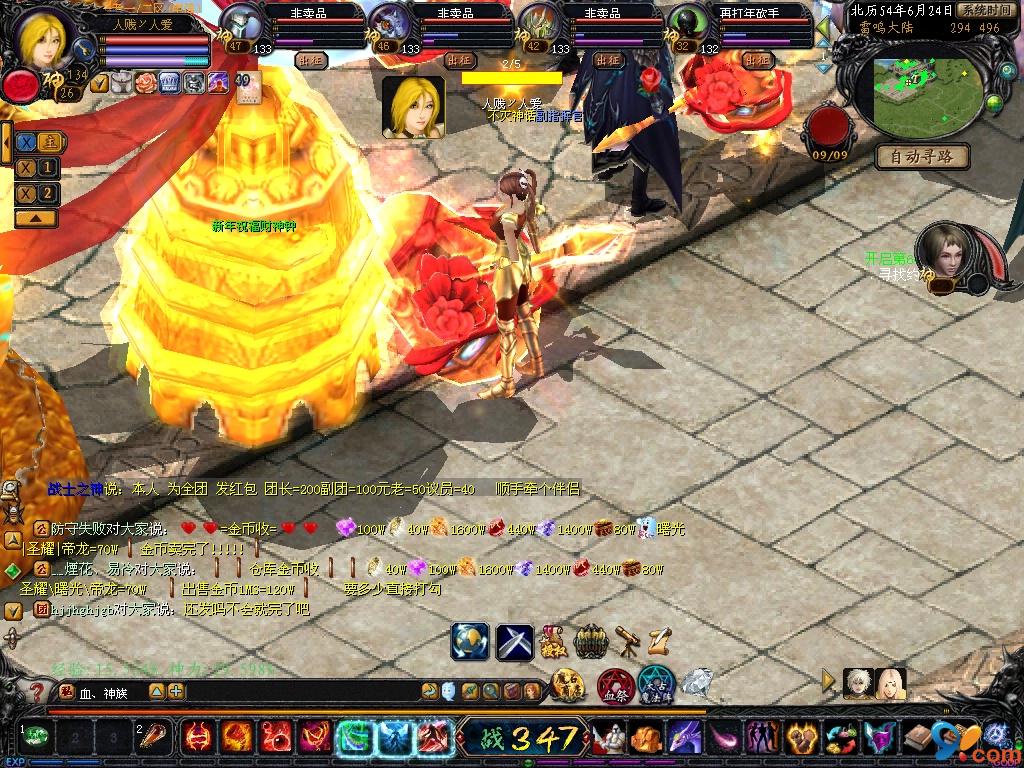Select the quest NPC portrait on the right edge
Viewport: 1024px width, 768px height.
(x=943, y=253)
